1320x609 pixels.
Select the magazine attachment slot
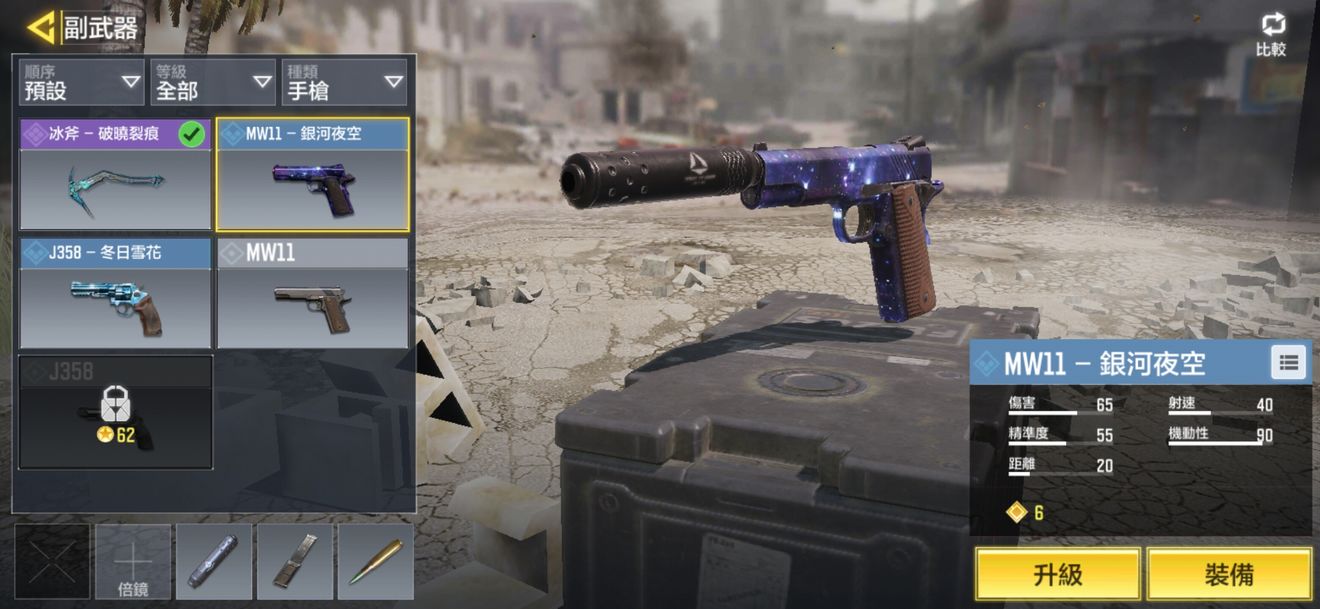tap(295, 562)
